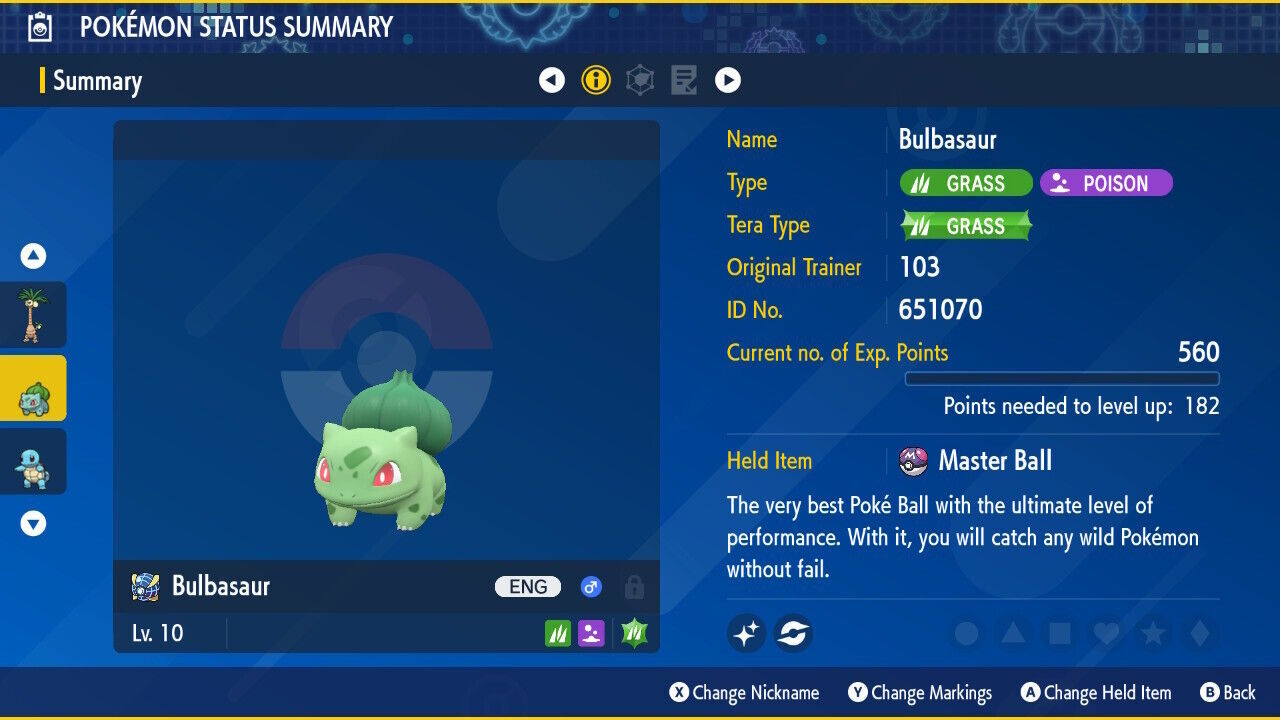Select the moves memo page icon
This screenshot has width=1280, height=720.
(683, 79)
